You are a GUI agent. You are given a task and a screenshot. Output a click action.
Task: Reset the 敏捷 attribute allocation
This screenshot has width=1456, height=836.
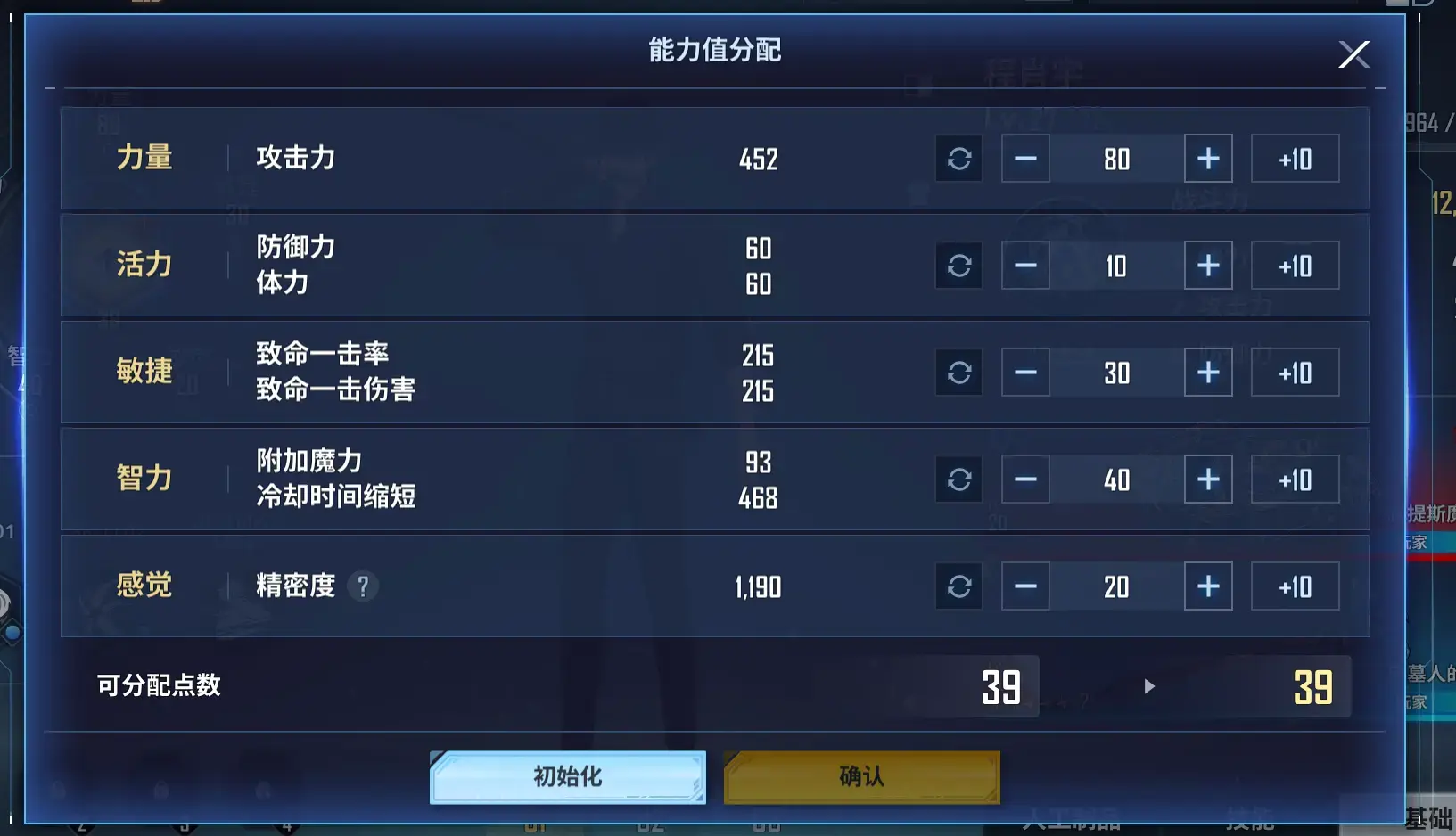tap(959, 372)
